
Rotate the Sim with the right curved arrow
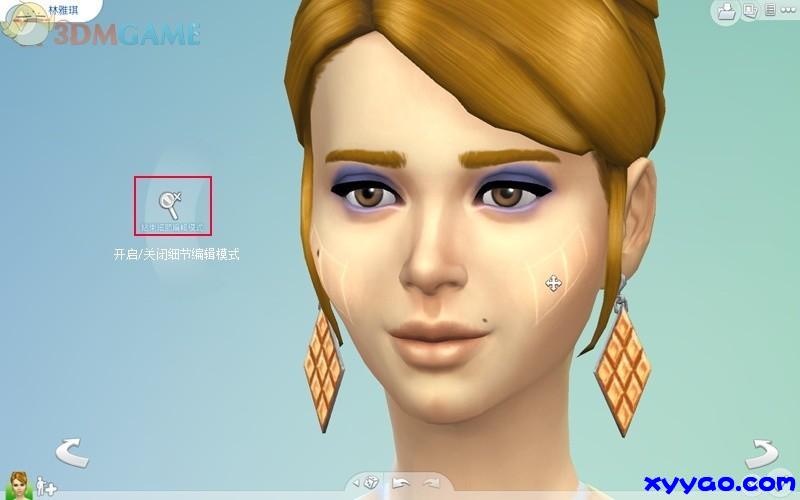pyautogui.click(x=765, y=453)
